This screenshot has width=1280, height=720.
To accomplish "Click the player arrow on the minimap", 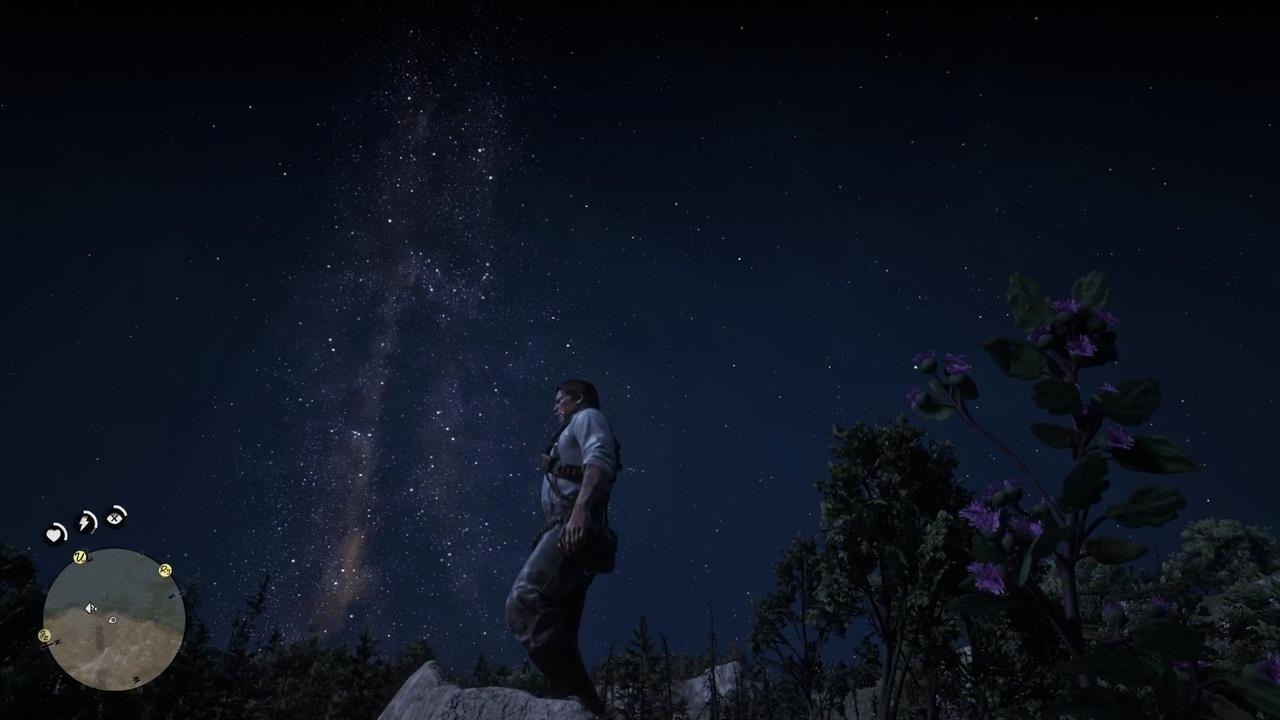I will click(90, 608).
